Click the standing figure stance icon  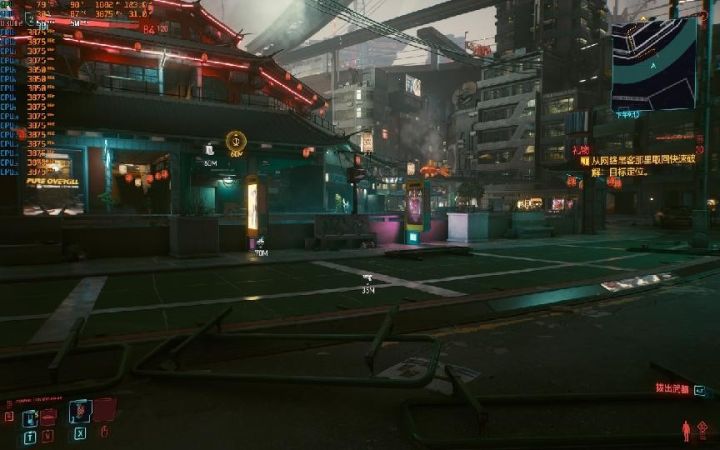click(686, 431)
